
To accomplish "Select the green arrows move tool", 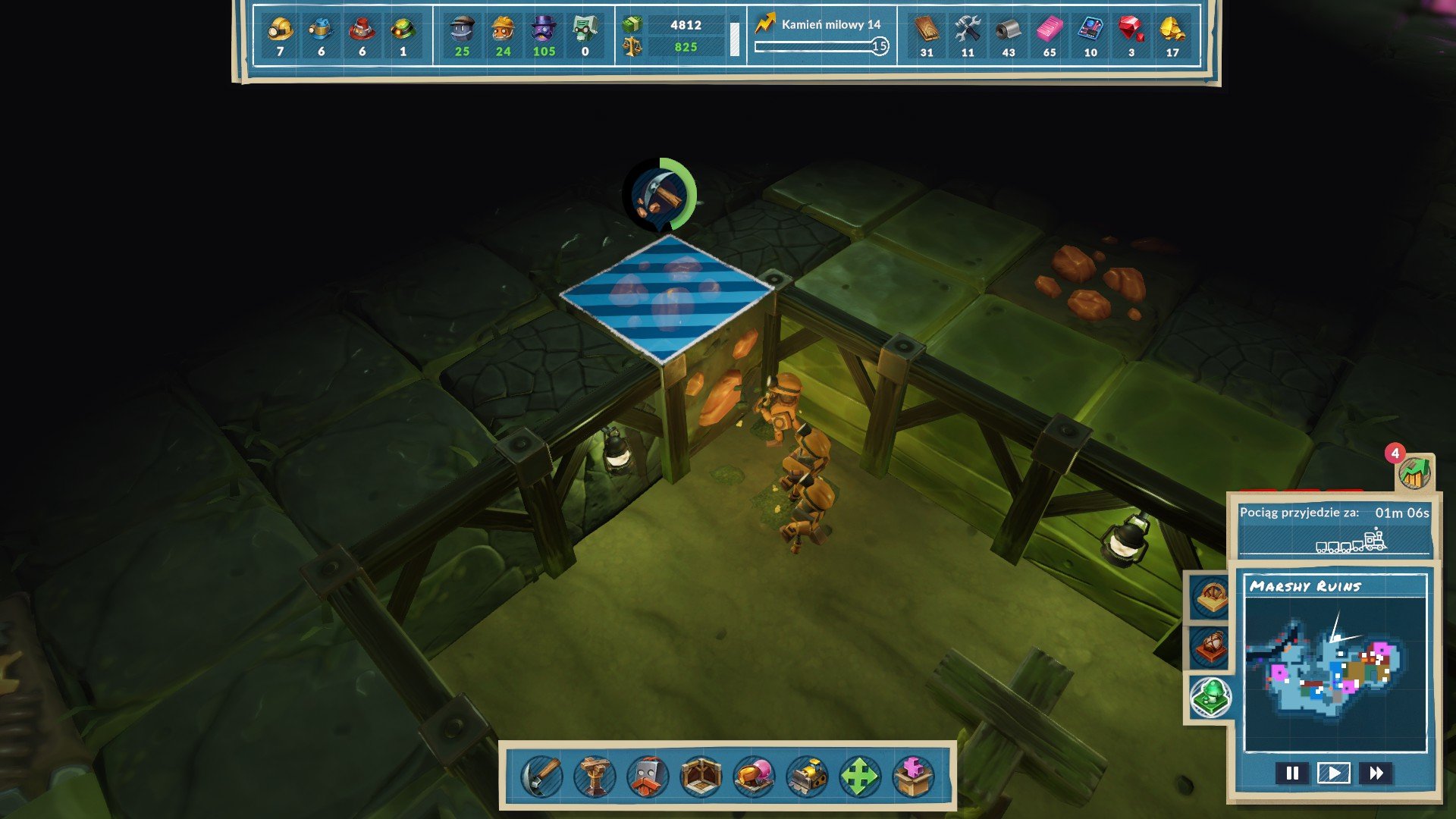I will tap(860, 777).
